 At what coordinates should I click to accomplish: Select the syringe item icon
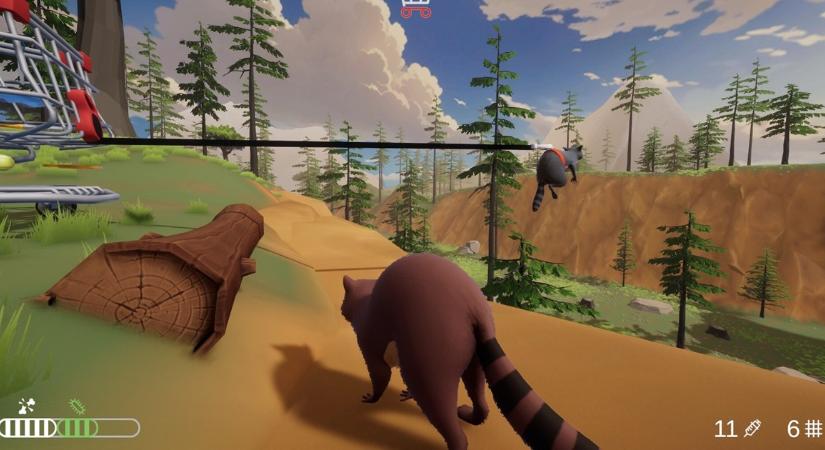click(753, 429)
